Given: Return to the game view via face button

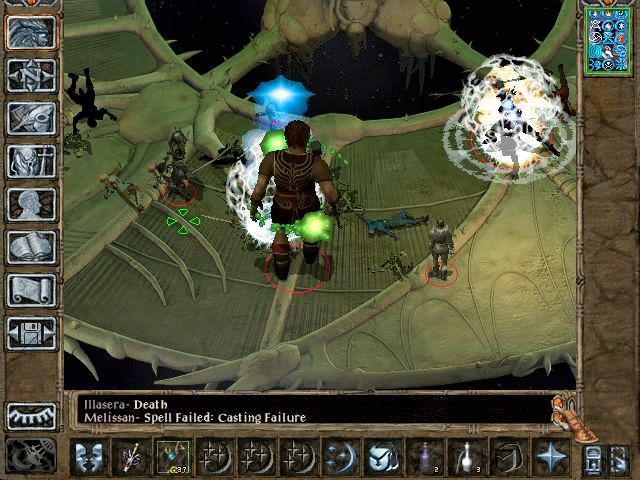Looking at the screenshot, I should pos(31,31).
